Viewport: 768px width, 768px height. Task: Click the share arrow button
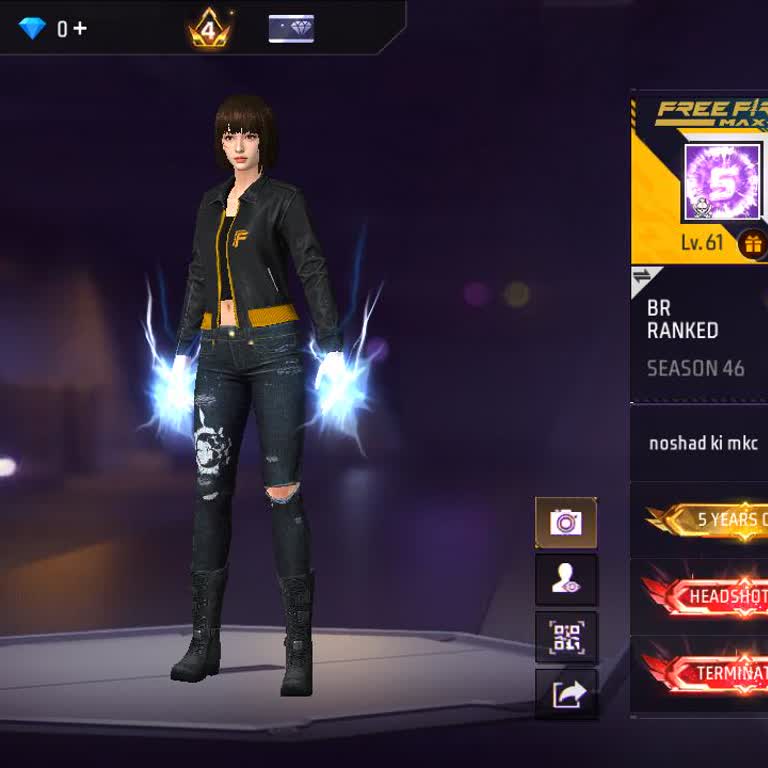566,694
